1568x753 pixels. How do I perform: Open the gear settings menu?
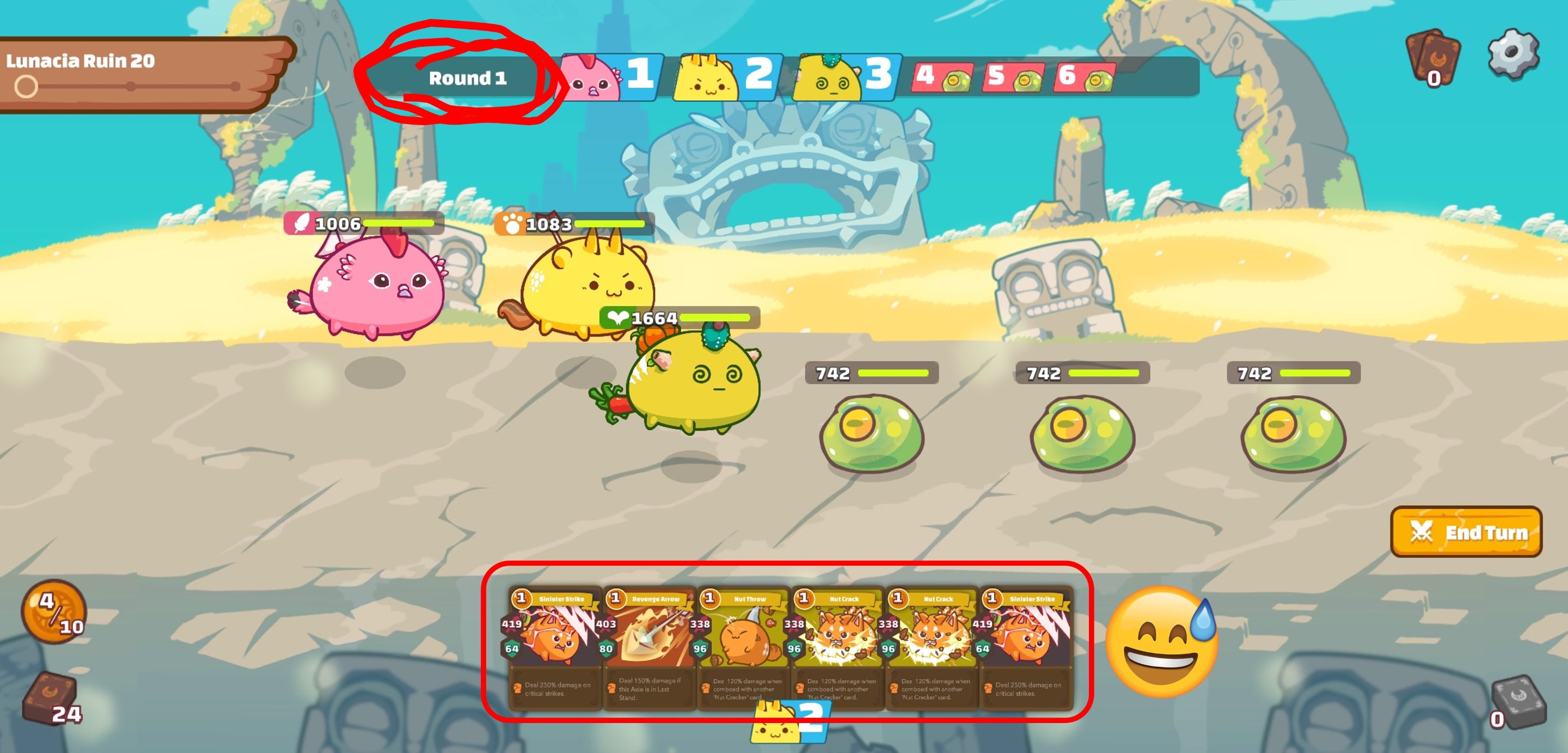pyautogui.click(x=1512, y=53)
